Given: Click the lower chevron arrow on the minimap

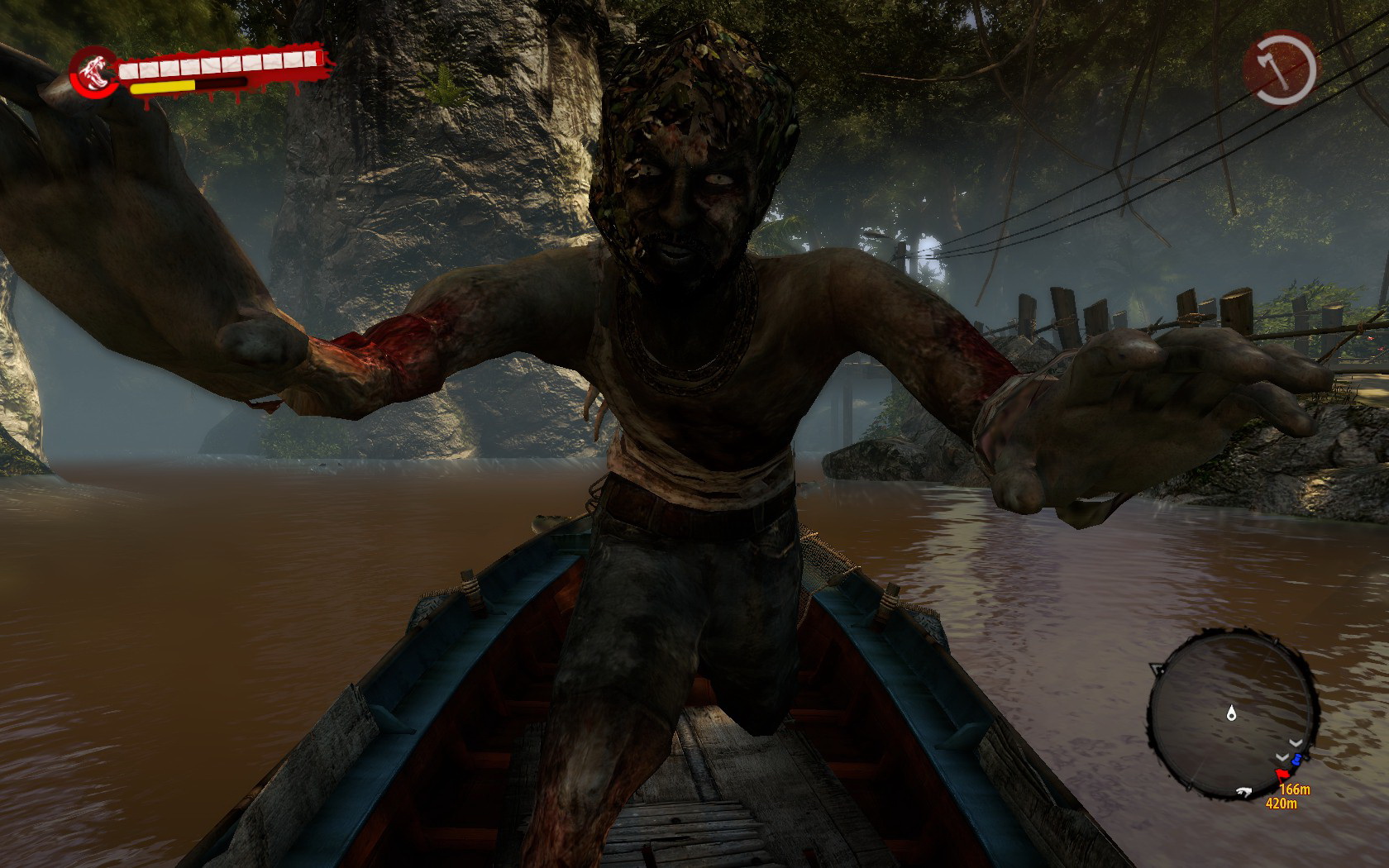Looking at the screenshot, I should (x=1282, y=757).
